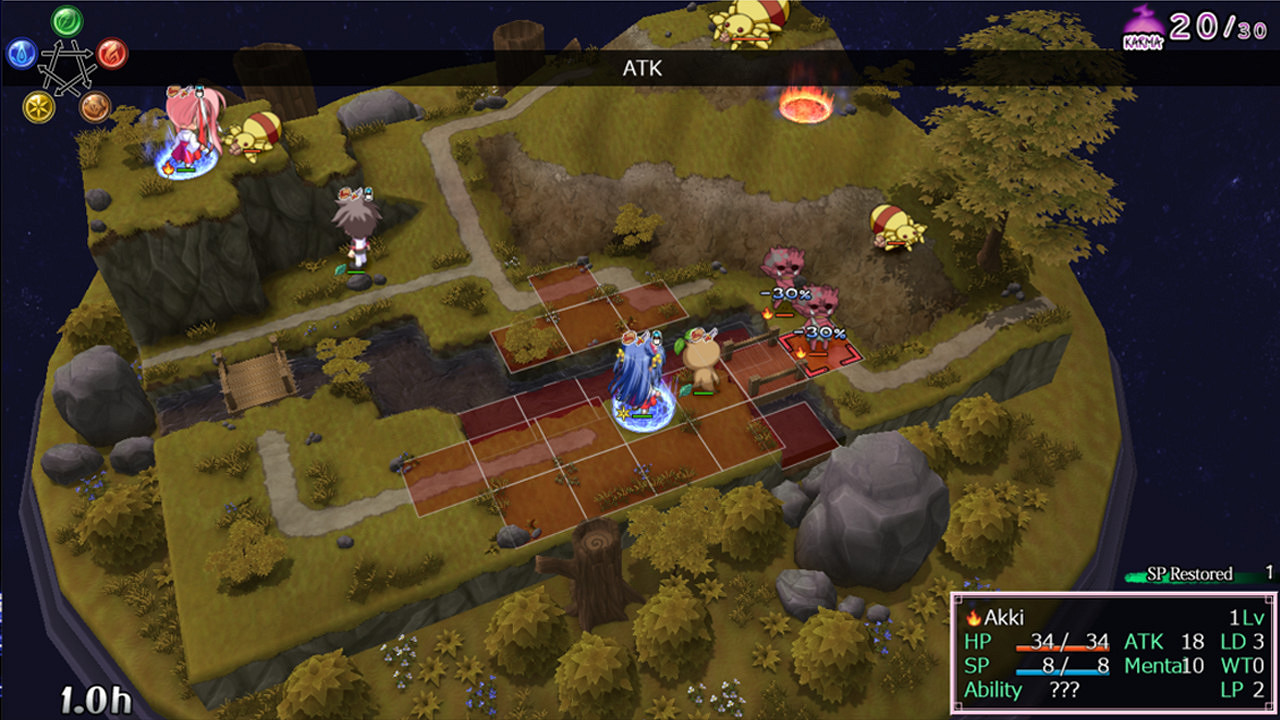Click the ATK banner at the top
This screenshot has width=1280, height=720.
click(x=645, y=69)
